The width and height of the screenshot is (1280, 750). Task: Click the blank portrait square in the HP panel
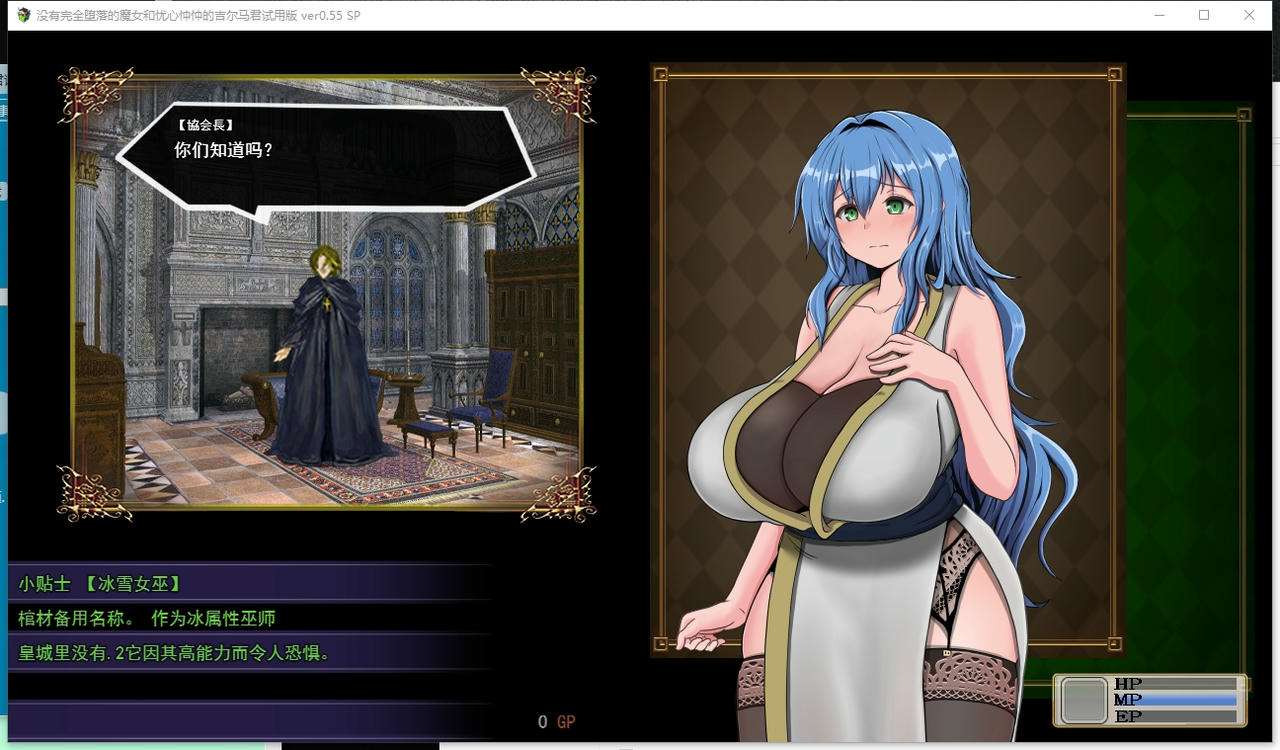pyautogui.click(x=1083, y=699)
